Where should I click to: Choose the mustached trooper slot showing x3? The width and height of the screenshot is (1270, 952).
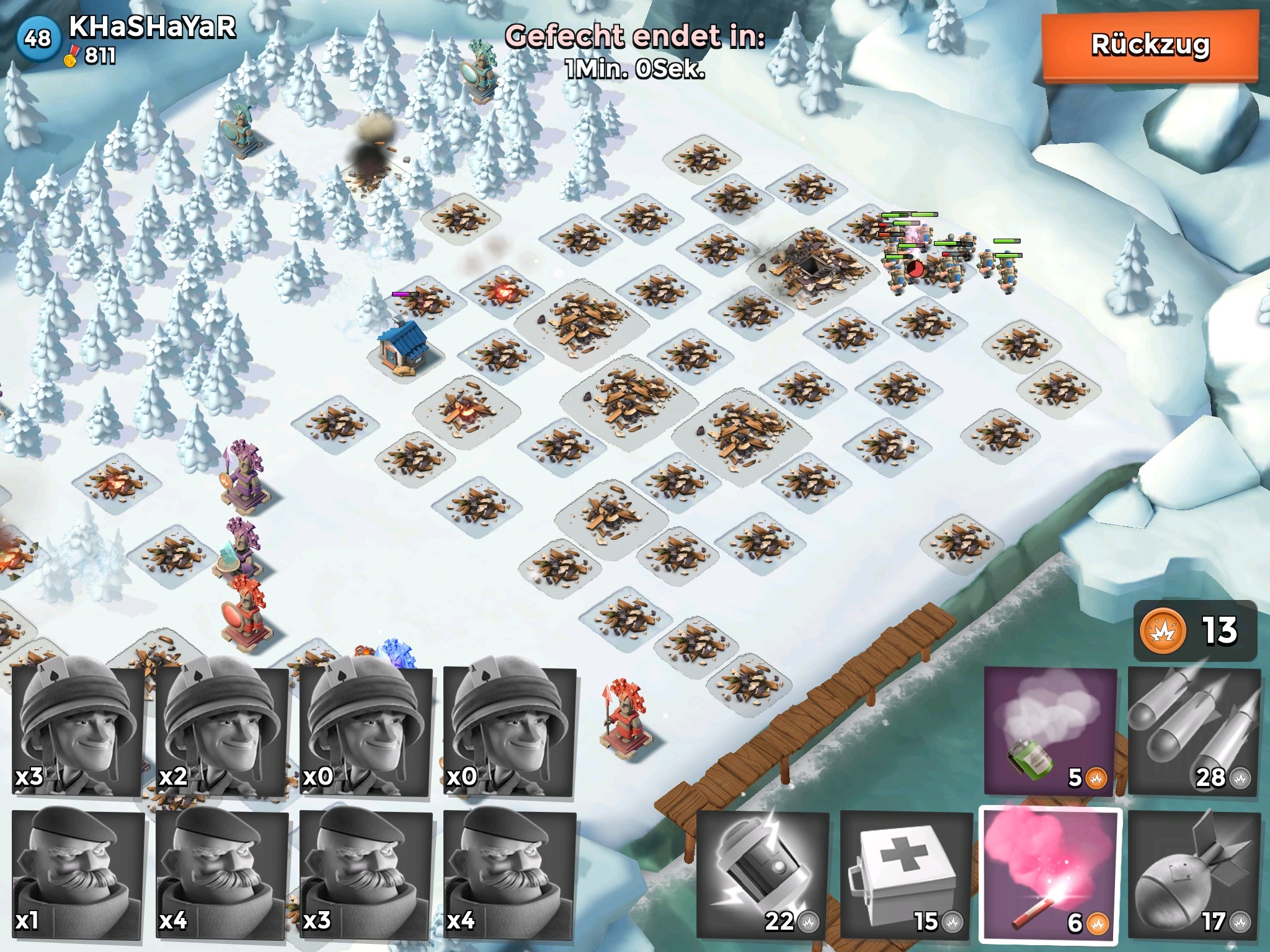(365, 875)
